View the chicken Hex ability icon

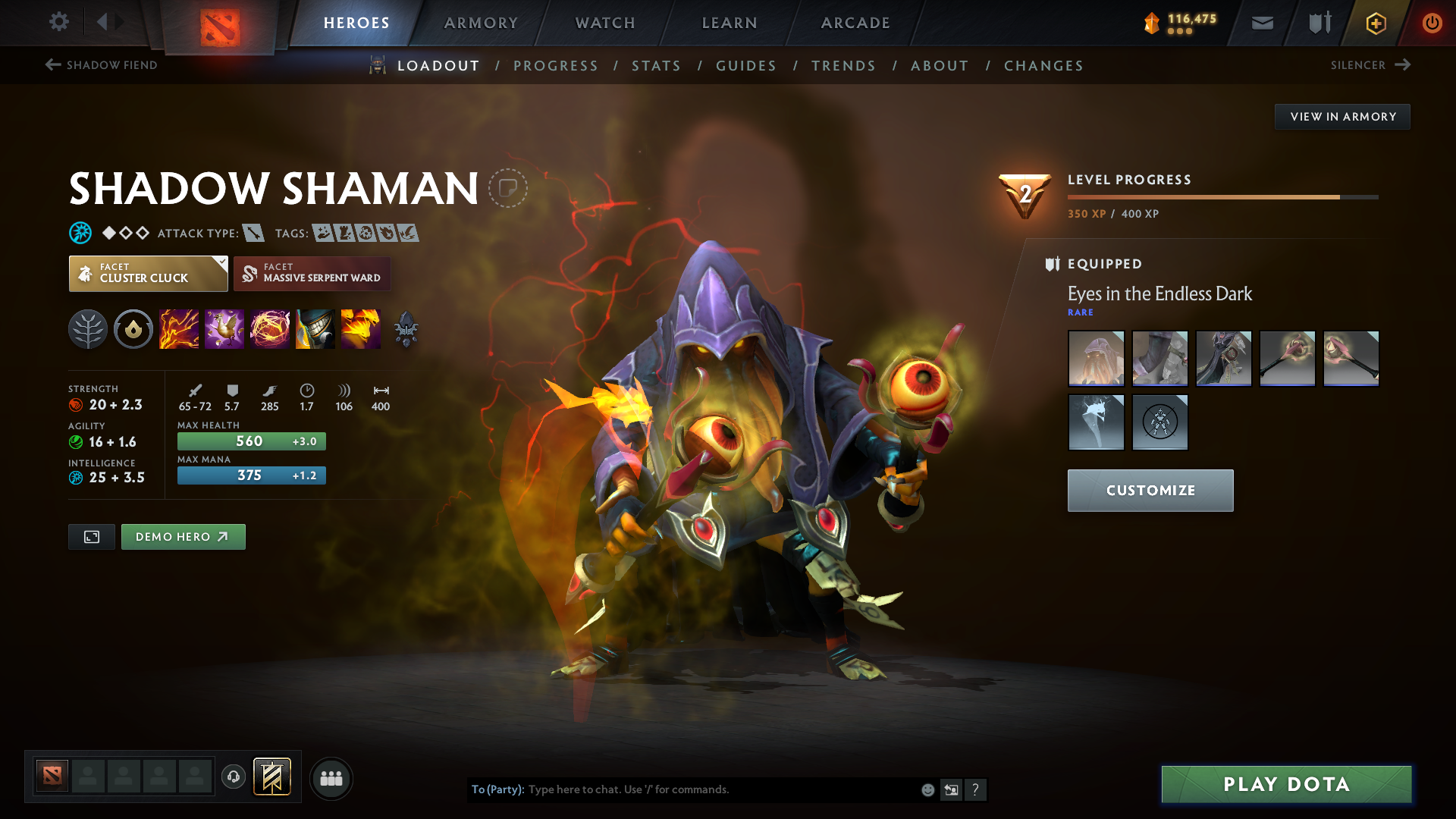224,328
